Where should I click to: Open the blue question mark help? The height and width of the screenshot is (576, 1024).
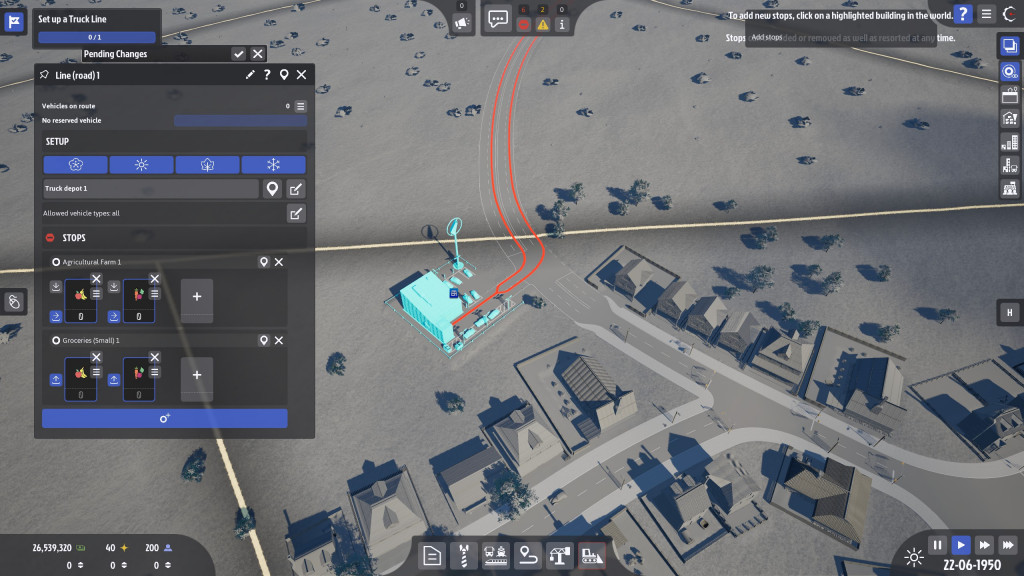pyautogui.click(x=962, y=14)
